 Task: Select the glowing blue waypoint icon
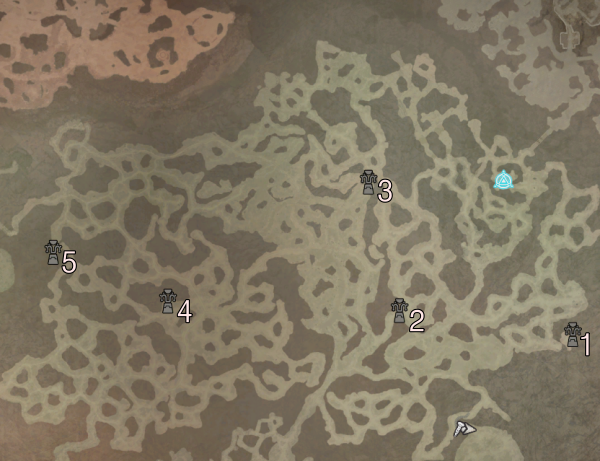click(x=504, y=180)
